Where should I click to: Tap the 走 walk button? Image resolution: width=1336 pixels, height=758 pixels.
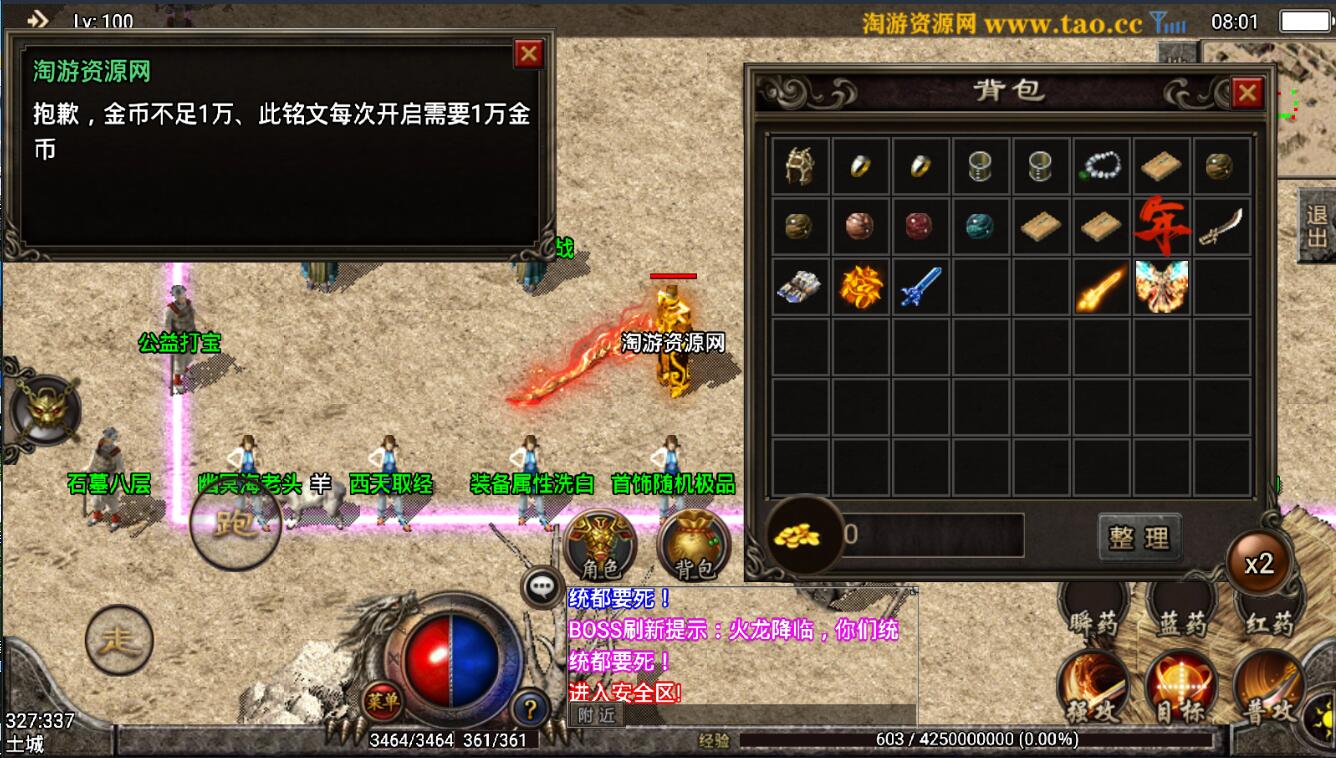coord(119,640)
